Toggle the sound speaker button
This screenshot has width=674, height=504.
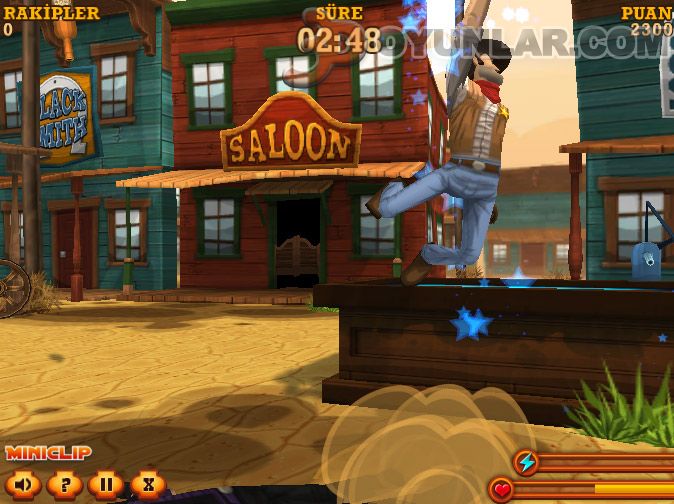[x=23, y=485]
